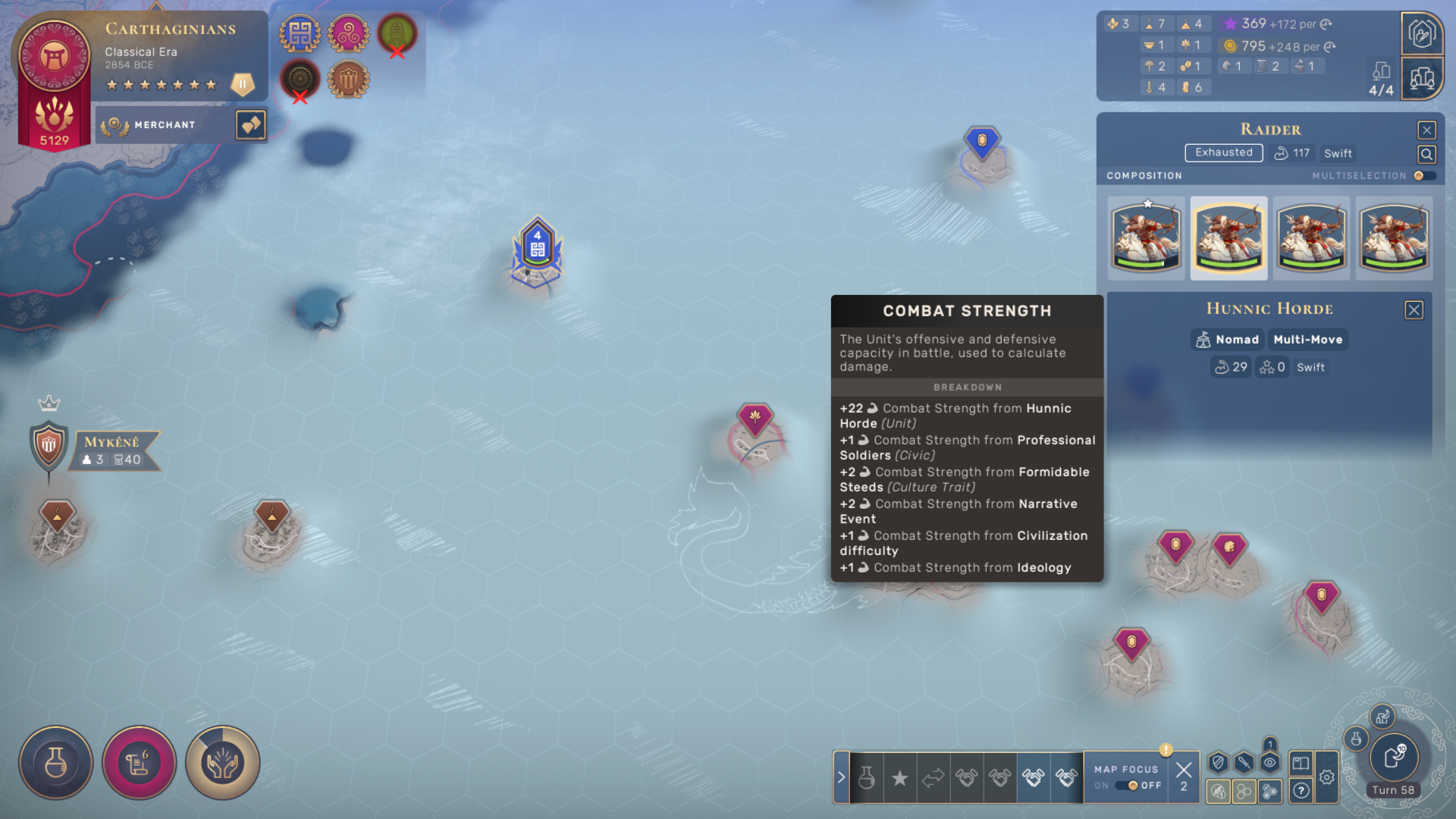Toggle the Map Focus switch

[1127, 786]
